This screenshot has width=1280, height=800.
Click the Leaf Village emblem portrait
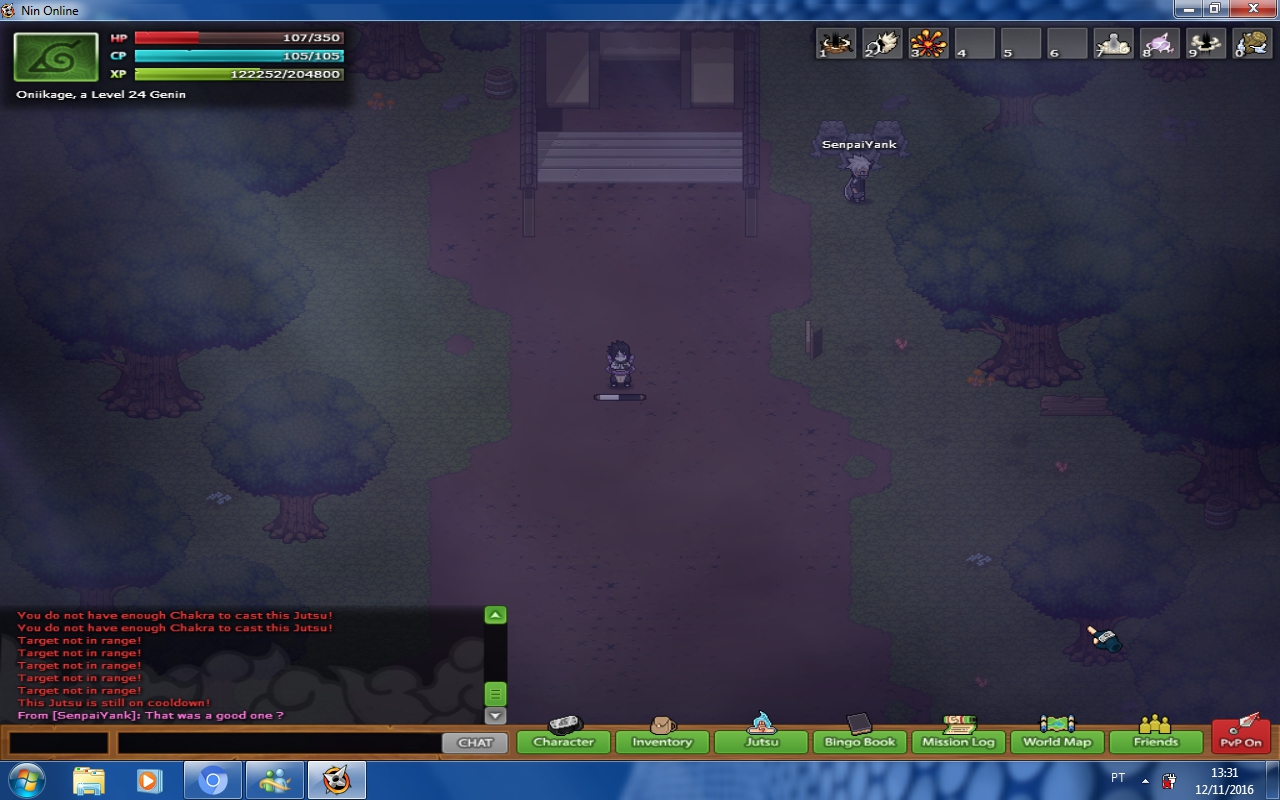pos(56,57)
